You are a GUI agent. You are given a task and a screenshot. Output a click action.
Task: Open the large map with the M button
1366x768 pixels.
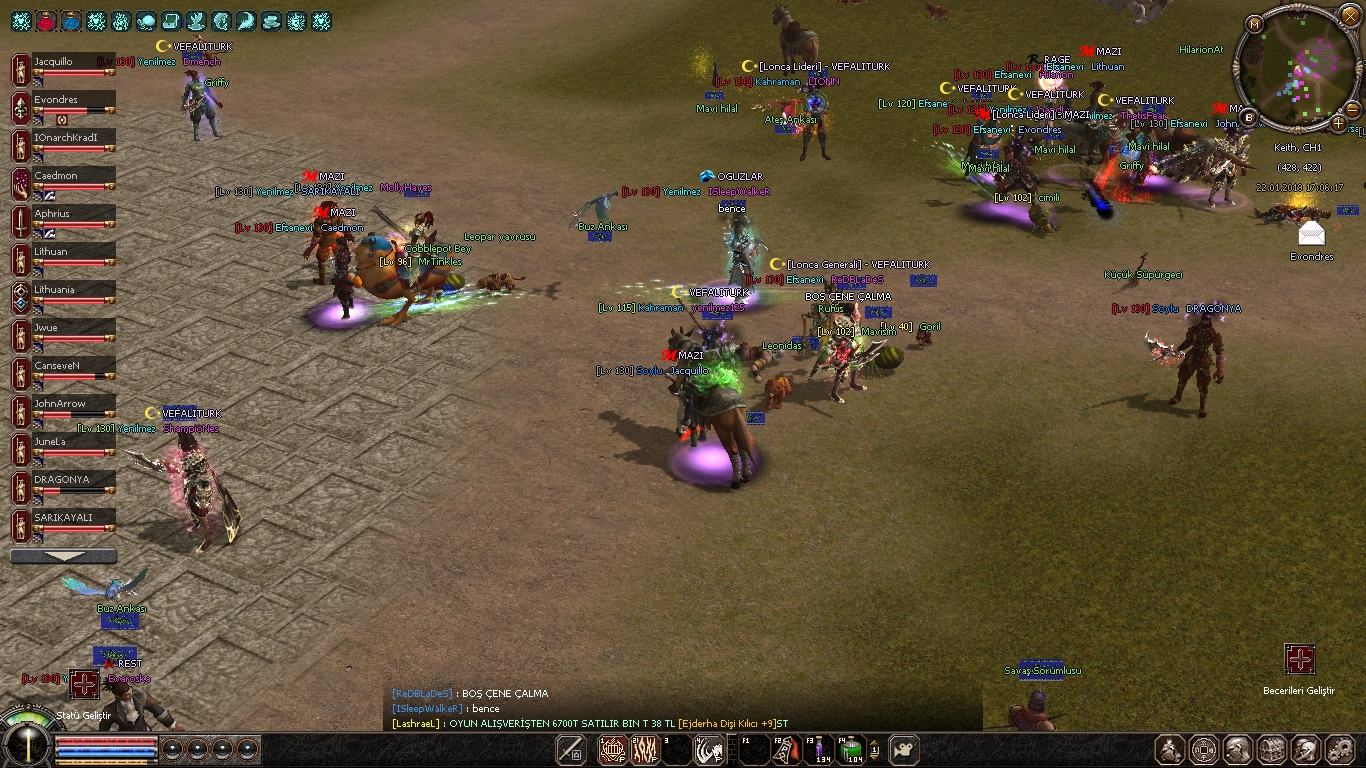pyautogui.click(x=1254, y=24)
